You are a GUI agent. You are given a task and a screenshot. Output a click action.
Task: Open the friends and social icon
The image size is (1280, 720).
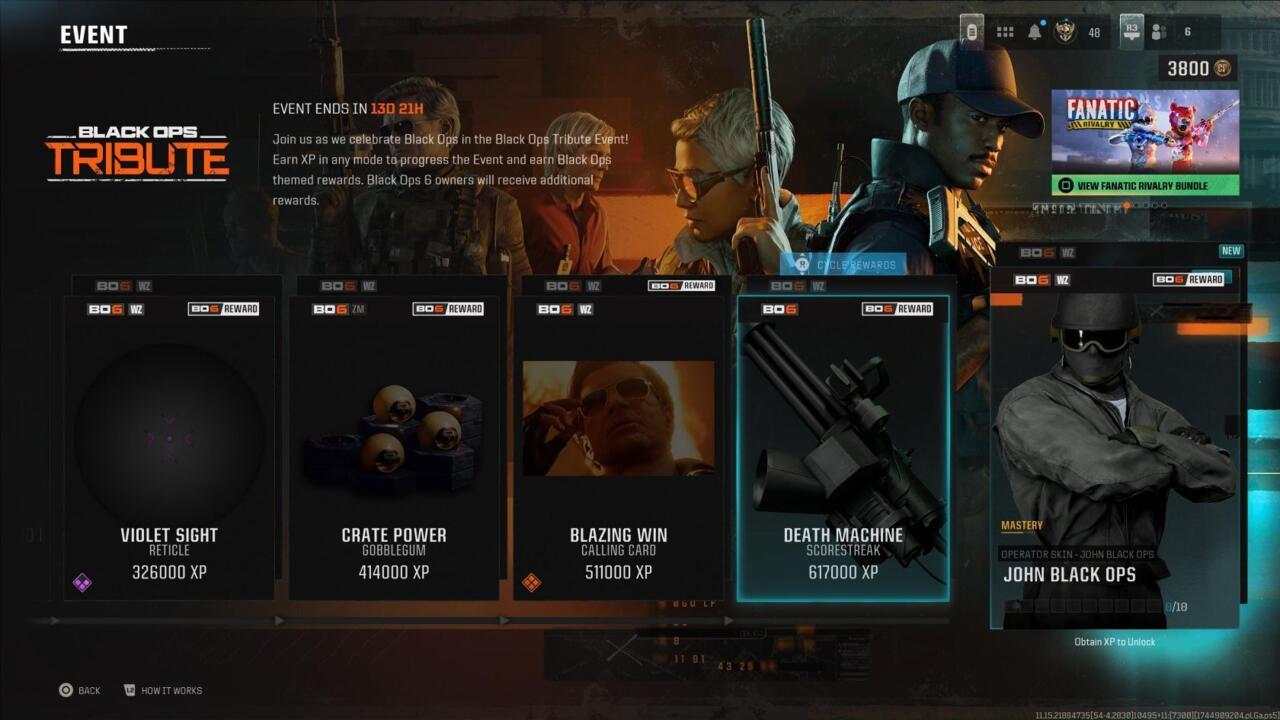[x=1159, y=32]
